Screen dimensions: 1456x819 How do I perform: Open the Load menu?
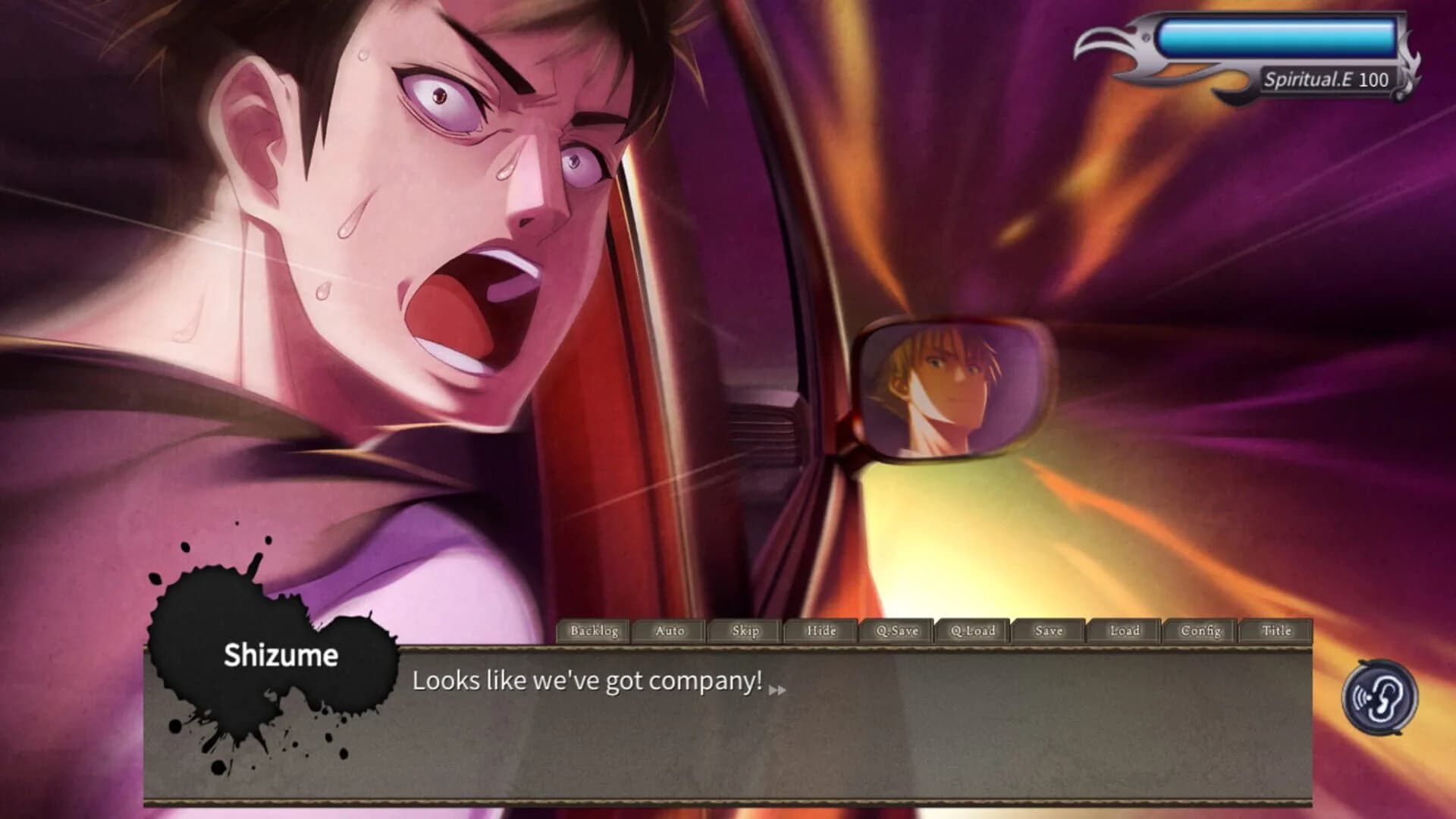coord(1124,630)
